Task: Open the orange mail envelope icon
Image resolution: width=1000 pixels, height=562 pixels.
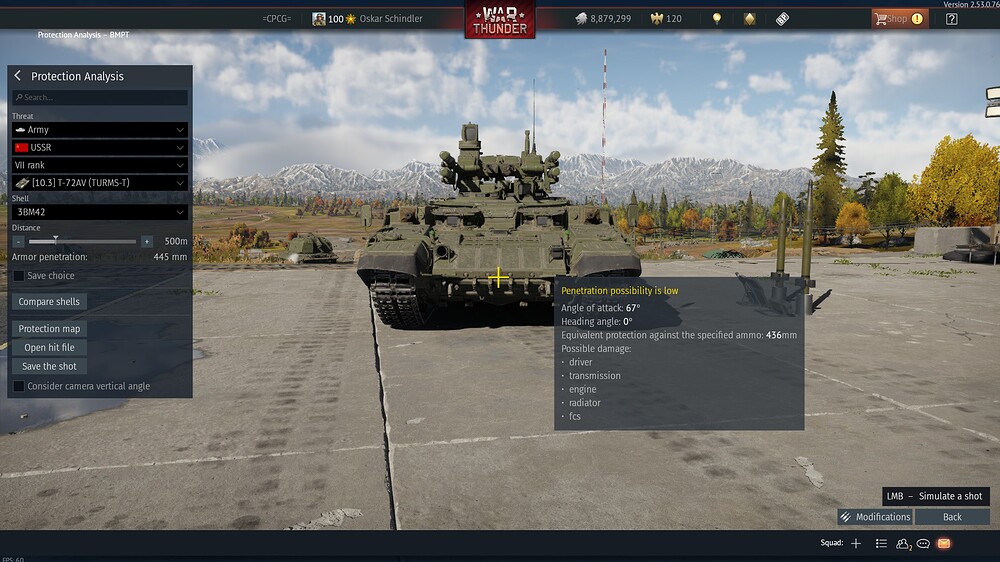Action: (x=943, y=543)
